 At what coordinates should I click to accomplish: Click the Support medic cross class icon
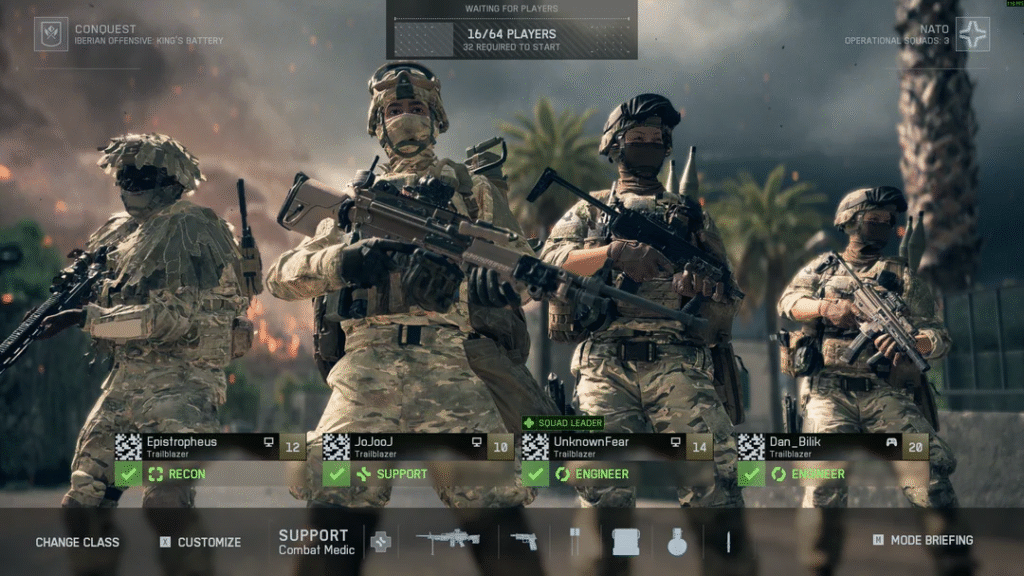coord(380,542)
